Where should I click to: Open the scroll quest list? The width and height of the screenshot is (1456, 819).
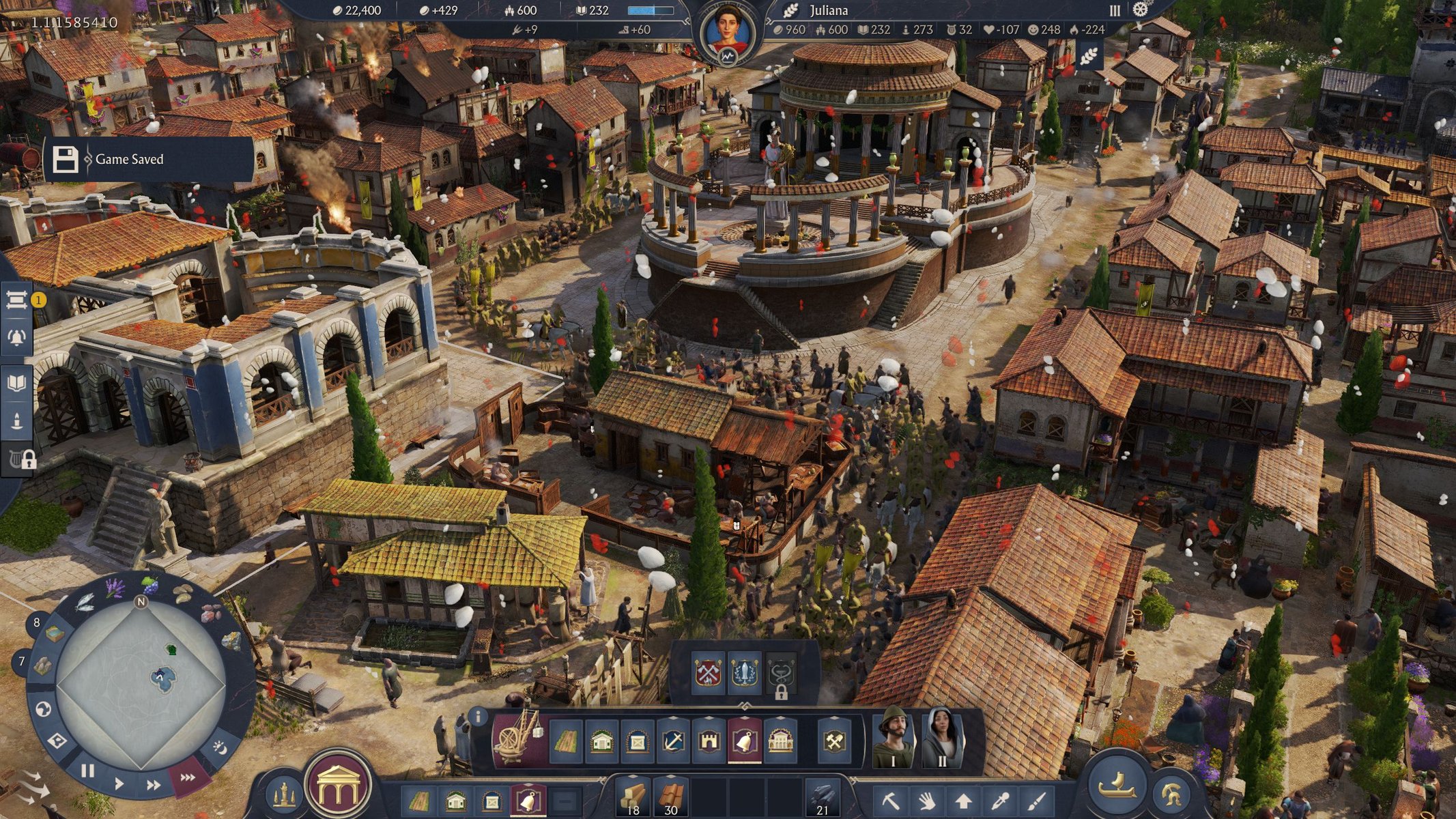pyautogui.click(x=16, y=300)
